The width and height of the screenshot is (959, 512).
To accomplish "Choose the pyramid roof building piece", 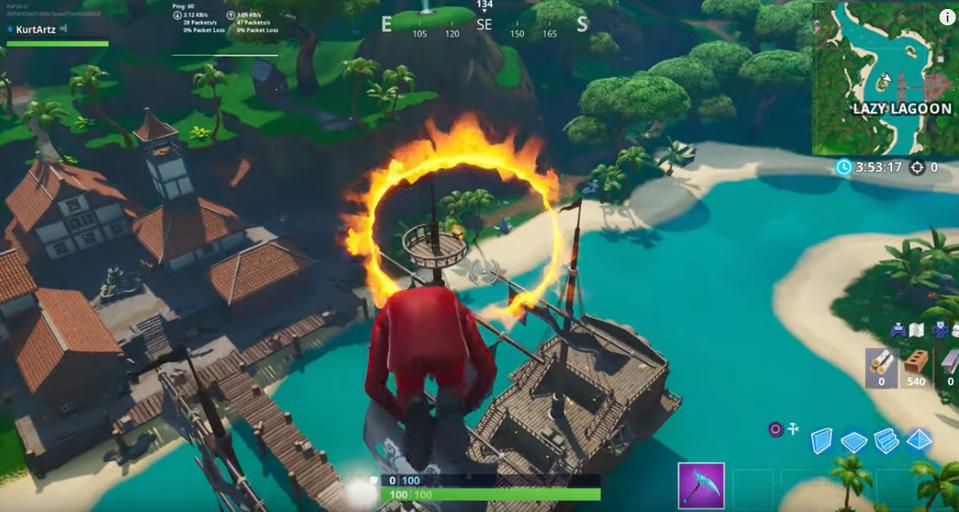I will click(919, 440).
